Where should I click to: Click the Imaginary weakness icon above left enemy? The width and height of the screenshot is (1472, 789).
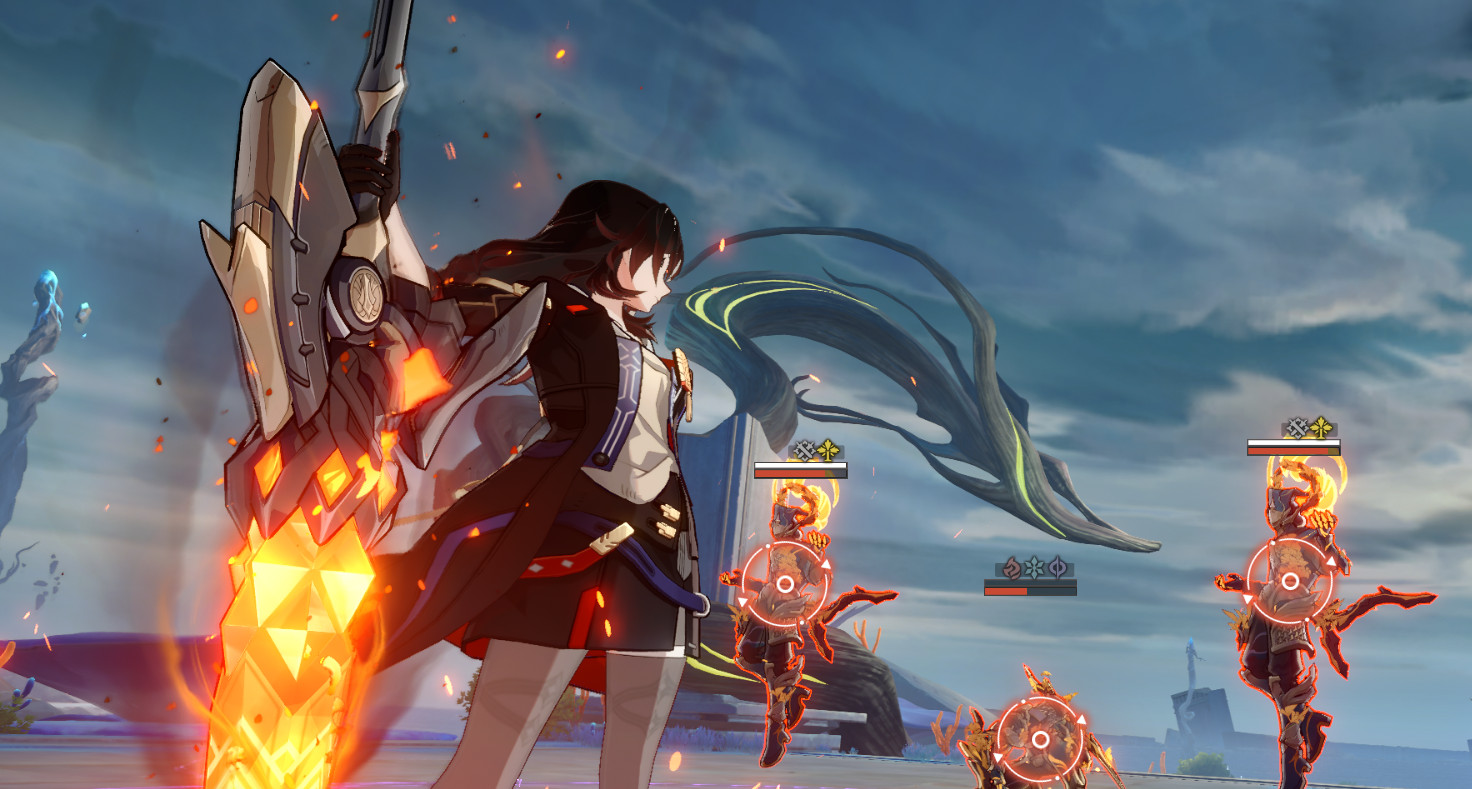[828, 448]
